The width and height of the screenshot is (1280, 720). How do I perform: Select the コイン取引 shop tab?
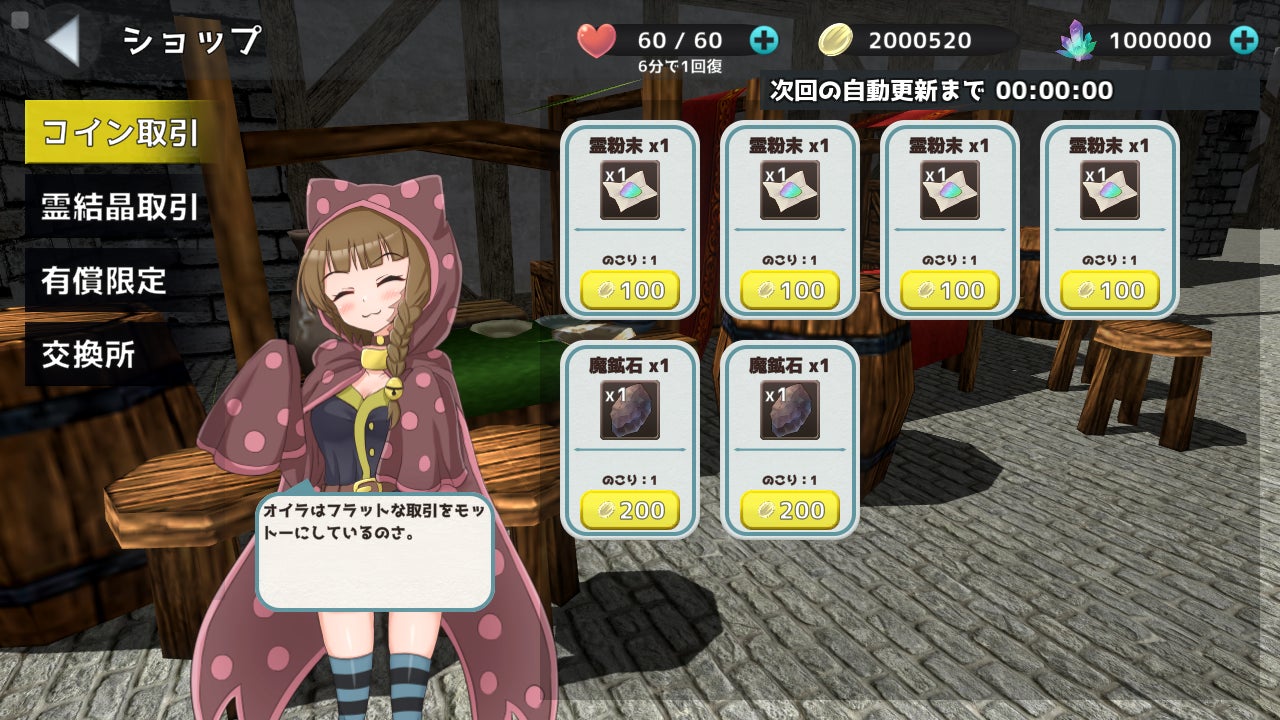coord(120,133)
